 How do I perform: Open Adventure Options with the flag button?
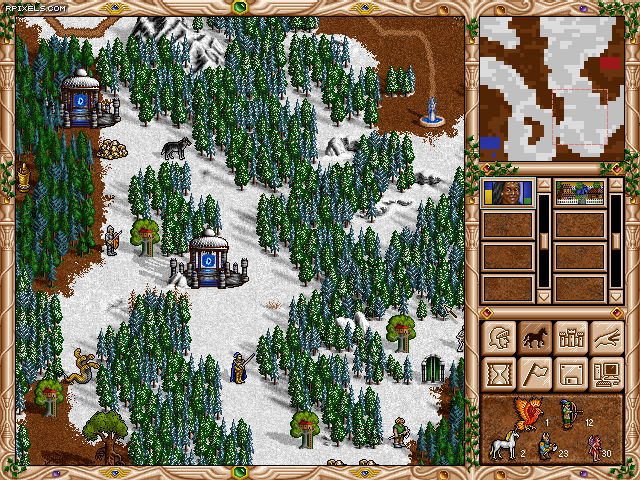click(534, 374)
